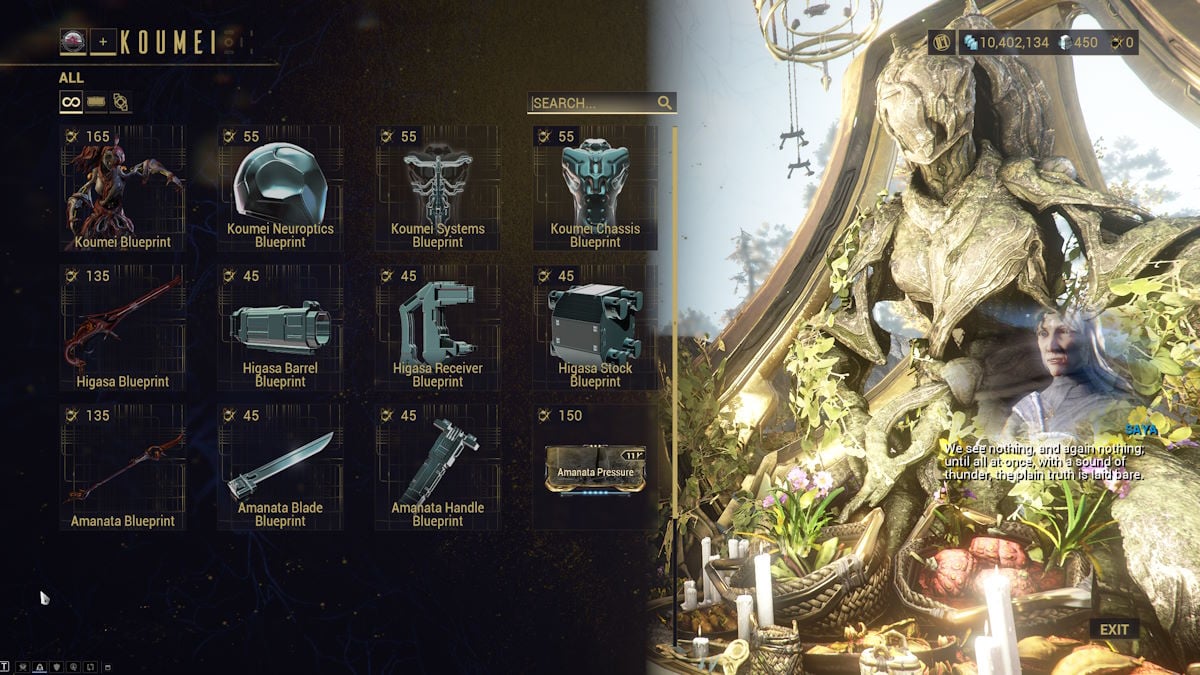Switch to the third category filter icon
Viewport: 1200px width, 675px height.
point(120,102)
